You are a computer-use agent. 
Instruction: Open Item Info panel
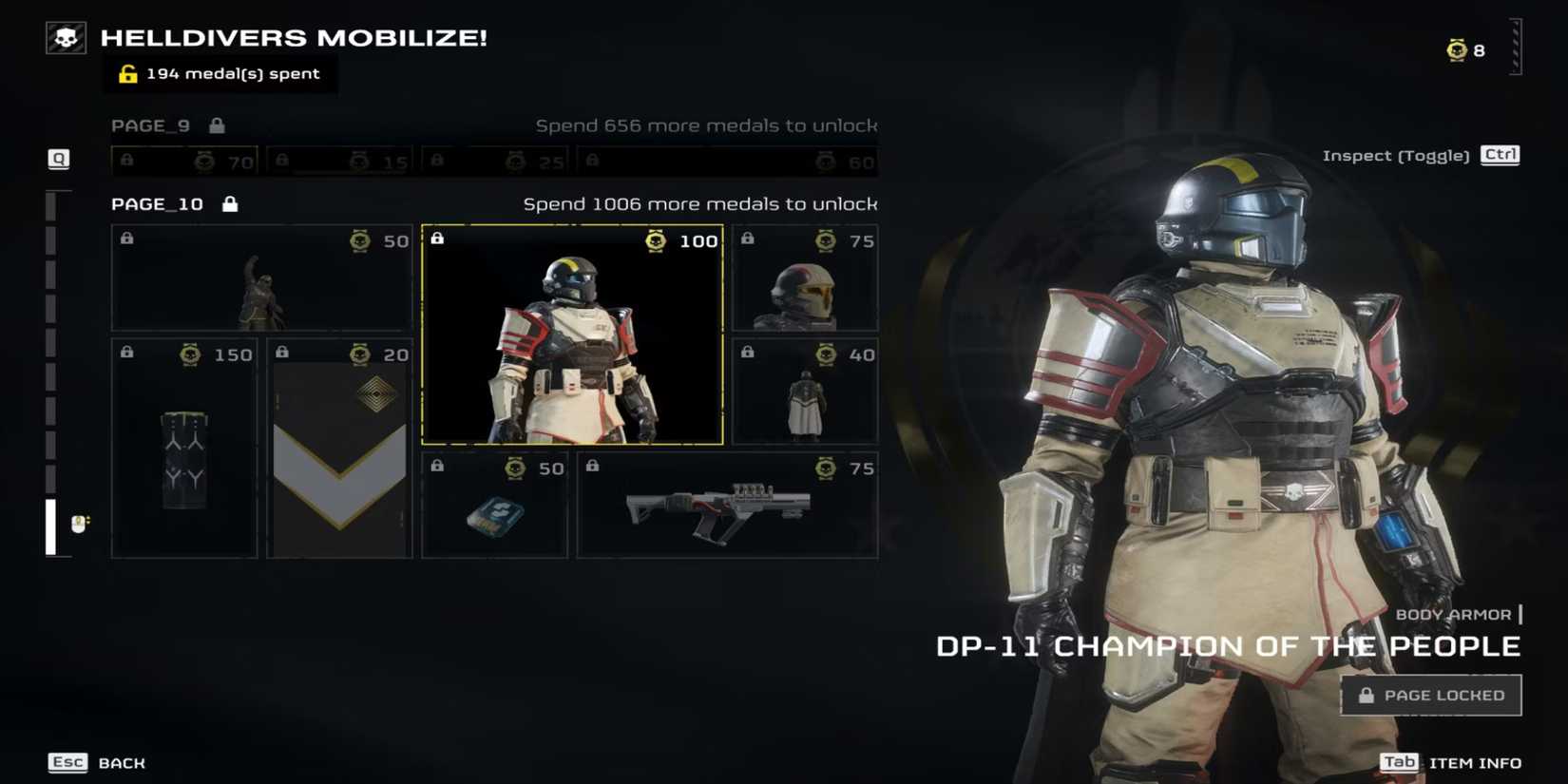pos(1450,763)
